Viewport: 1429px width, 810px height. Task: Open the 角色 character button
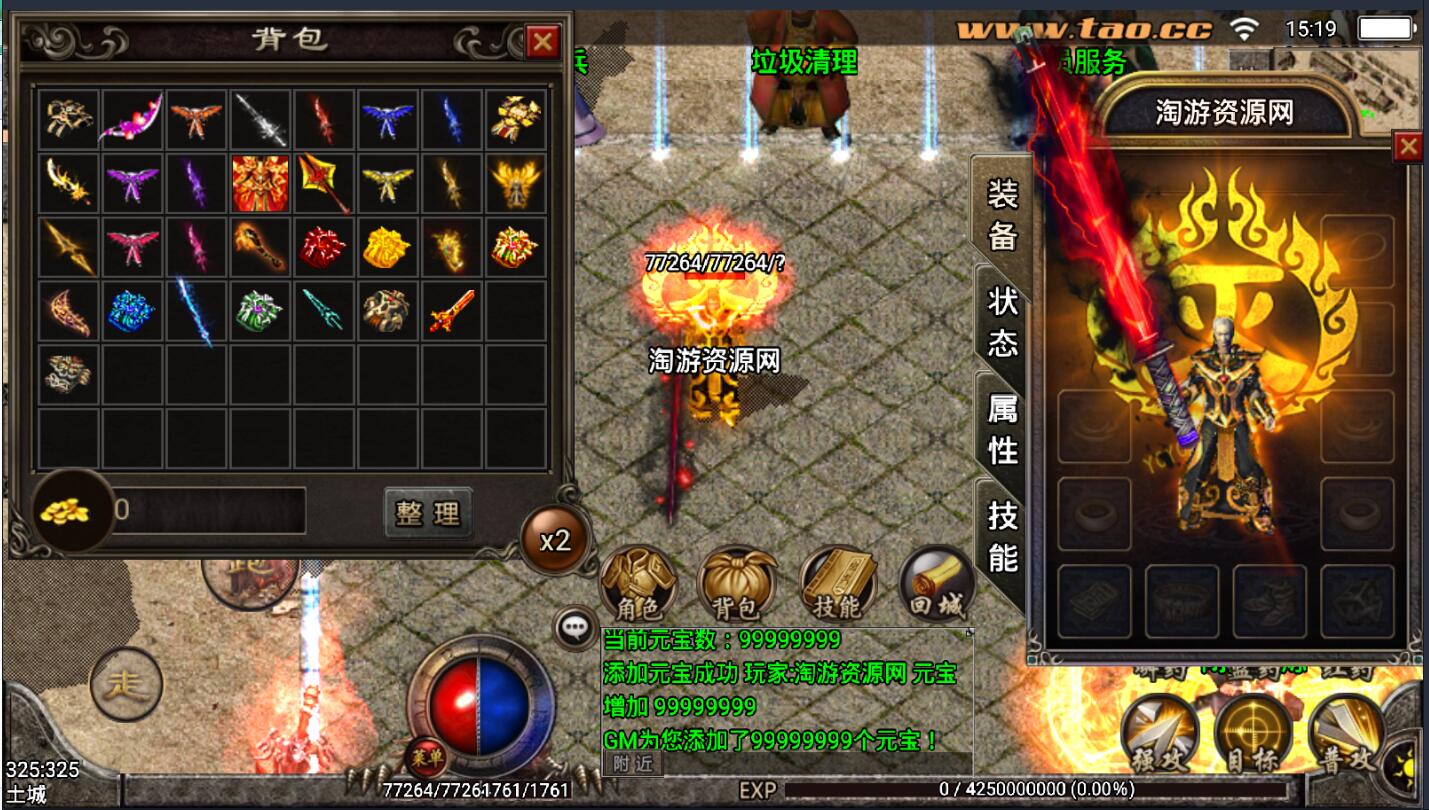637,584
